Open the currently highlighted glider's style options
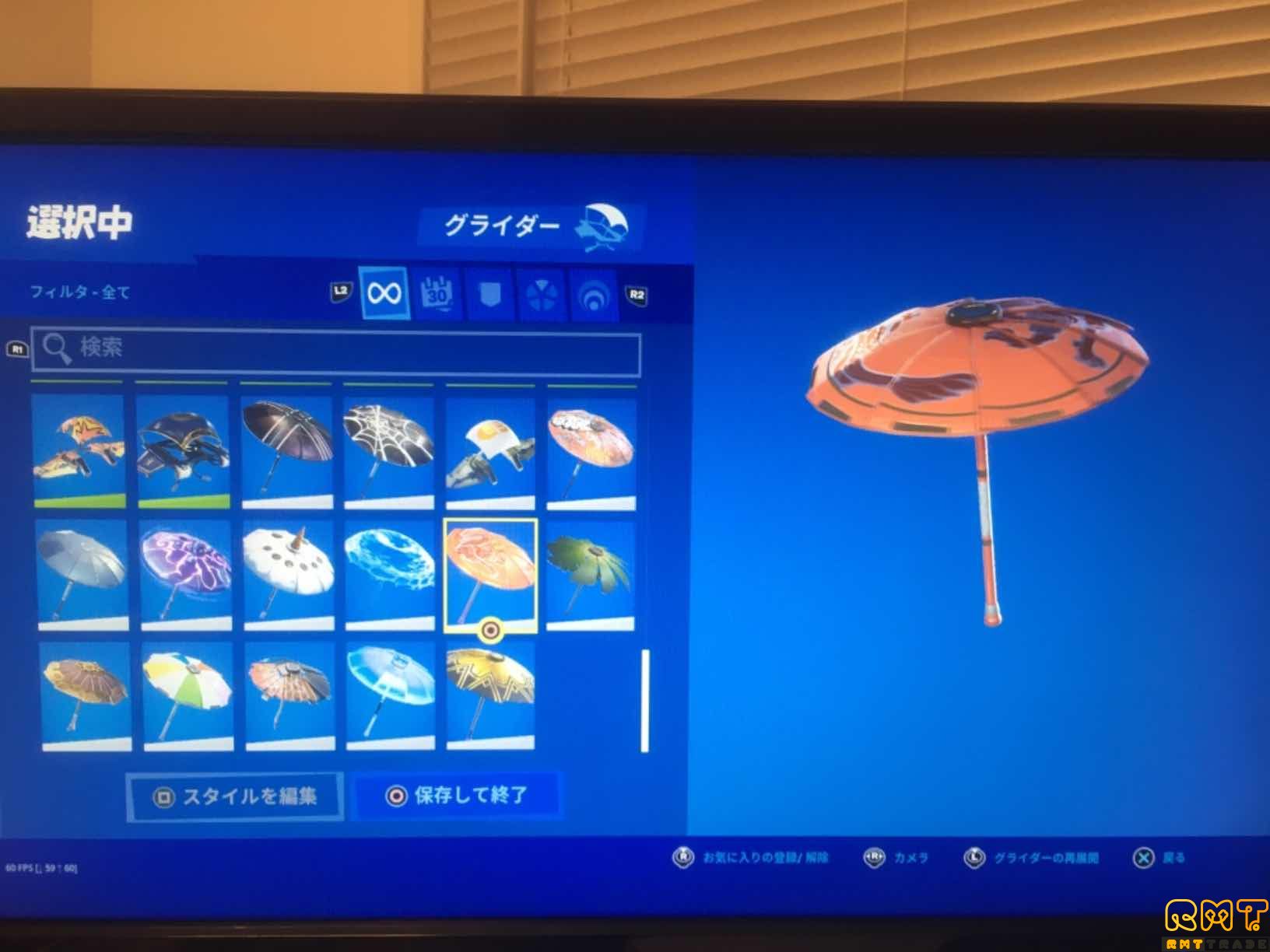 (233, 795)
